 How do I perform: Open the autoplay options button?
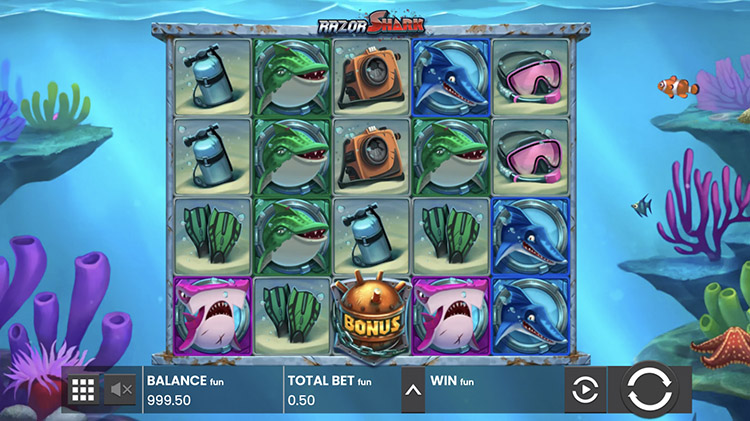pyautogui.click(x=584, y=389)
